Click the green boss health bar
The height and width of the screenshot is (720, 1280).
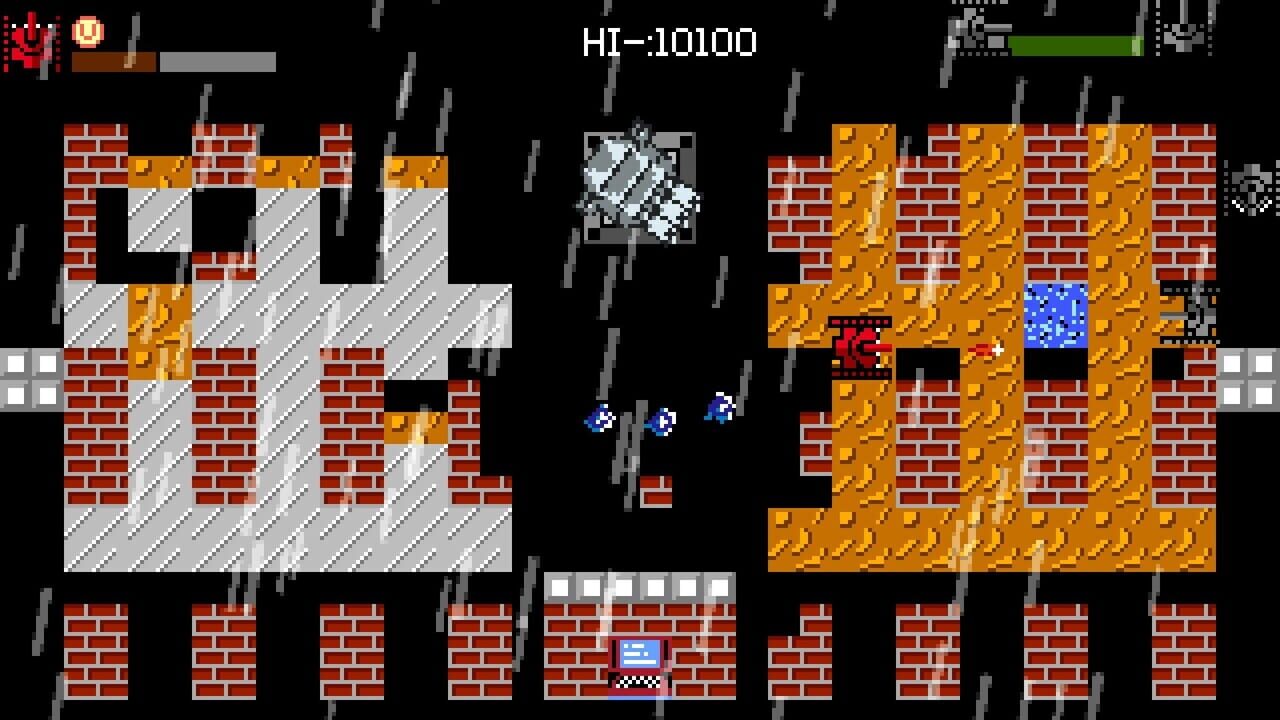1073,43
